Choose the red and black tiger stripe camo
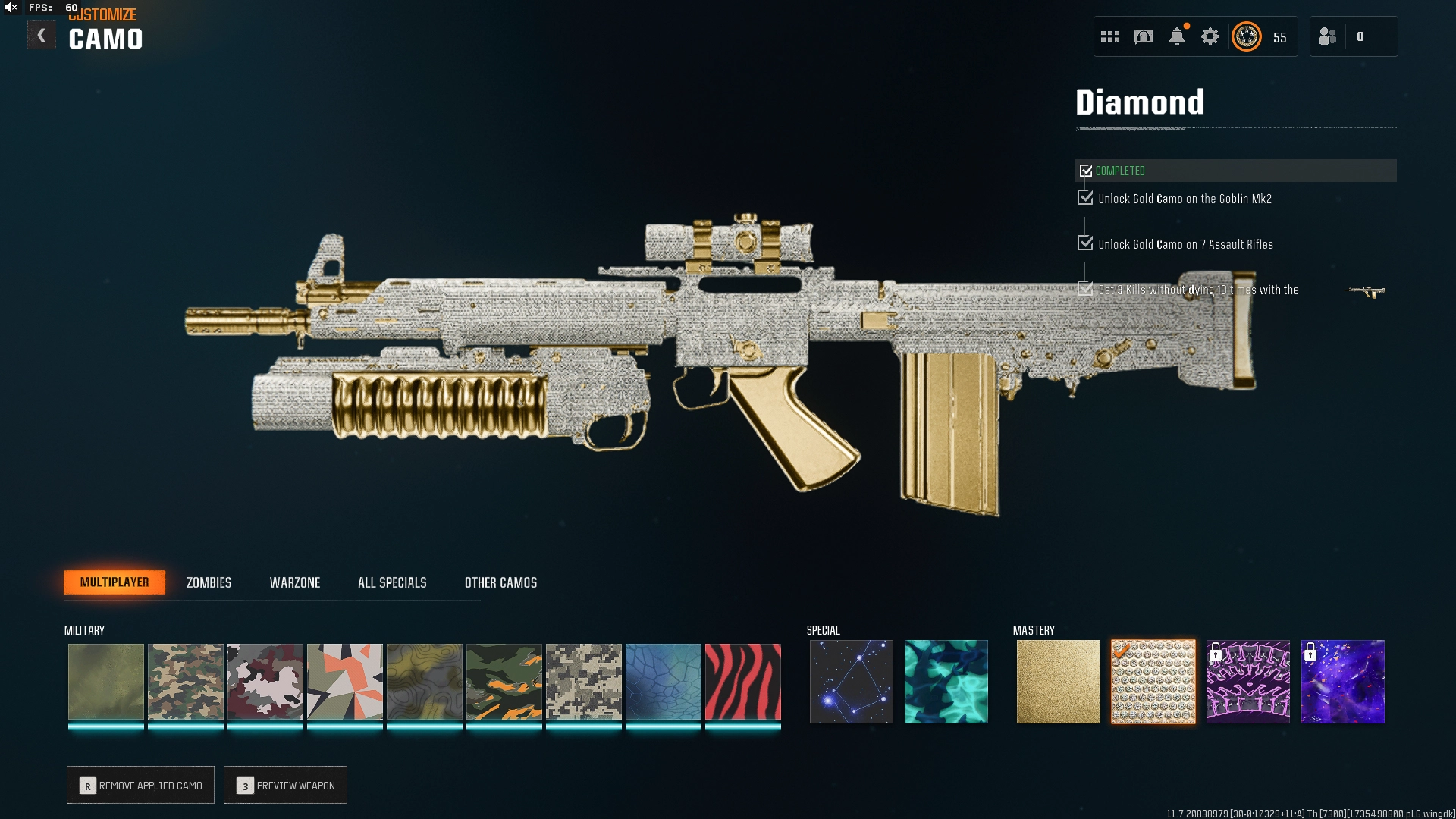Image resolution: width=1456 pixels, height=819 pixels. [x=742, y=681]
